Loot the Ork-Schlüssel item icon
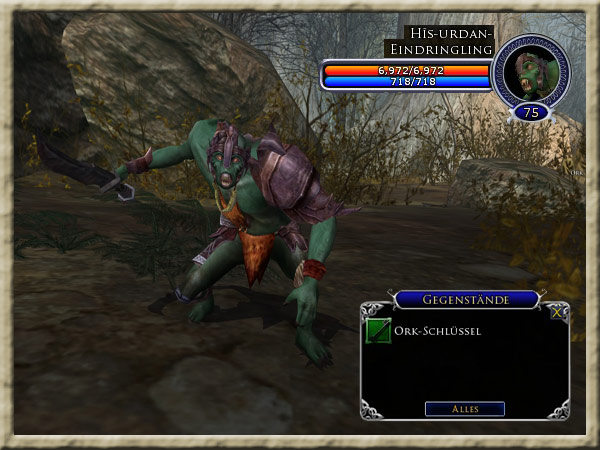600x450 pixels. tap(378, 331)
